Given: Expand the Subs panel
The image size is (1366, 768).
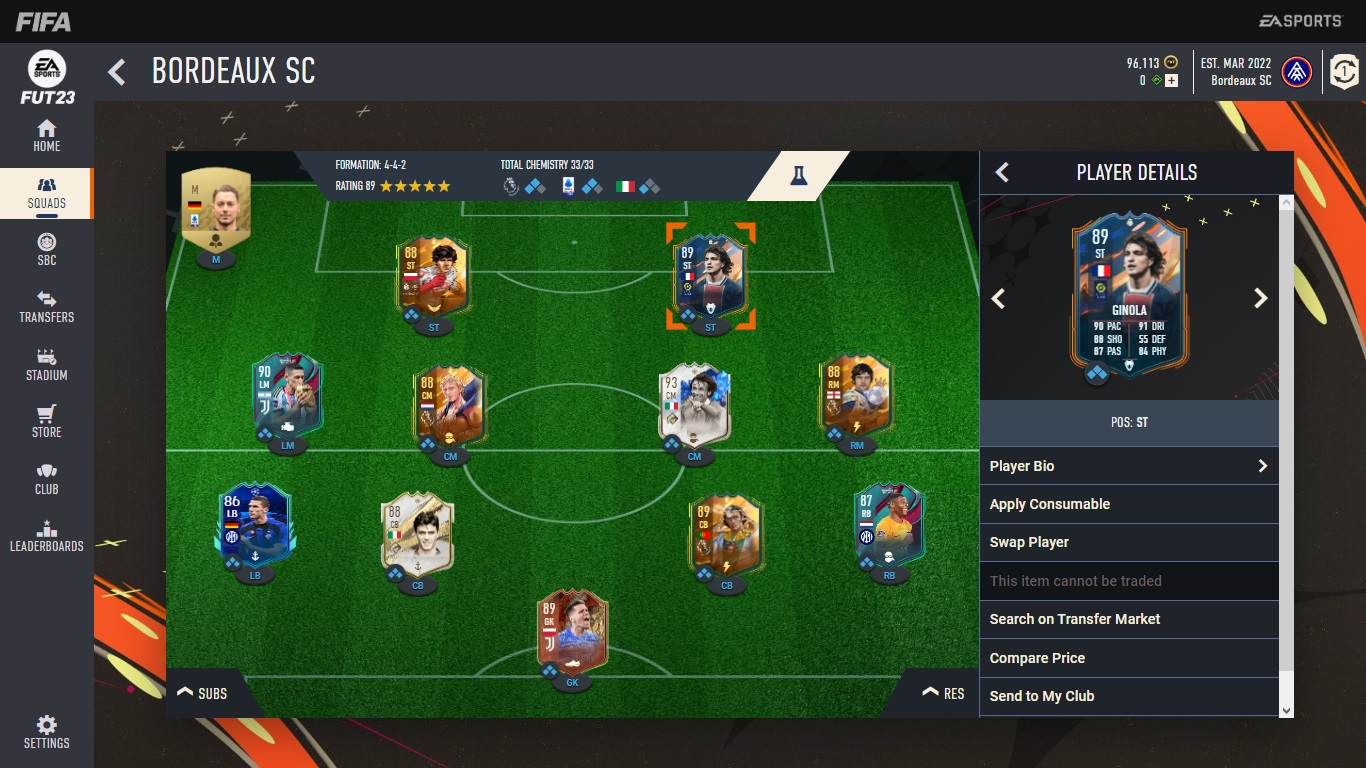Looking at the screenshot, I should pos(202,693).
